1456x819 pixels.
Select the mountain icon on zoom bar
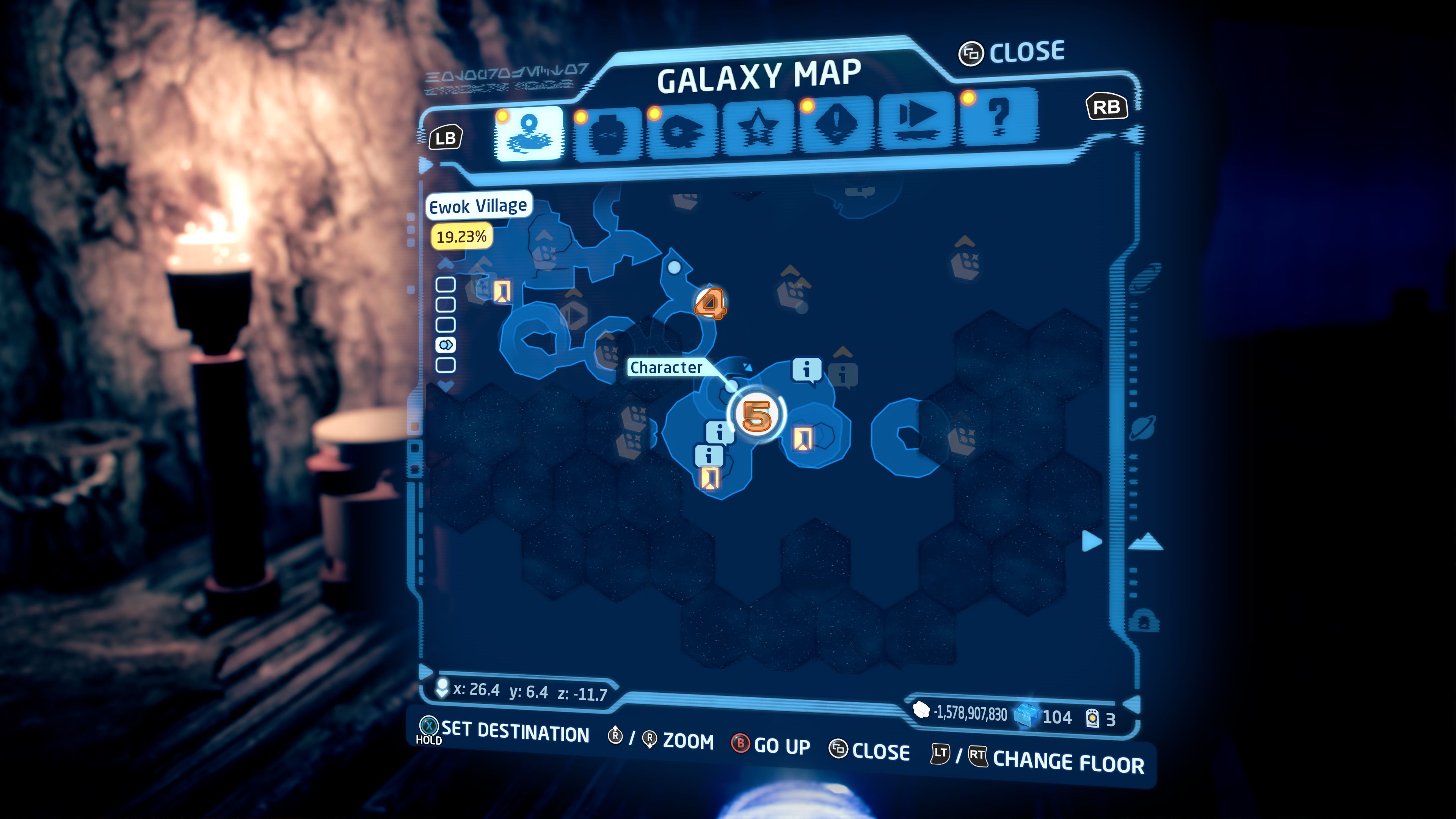[x=1146, y=541]
